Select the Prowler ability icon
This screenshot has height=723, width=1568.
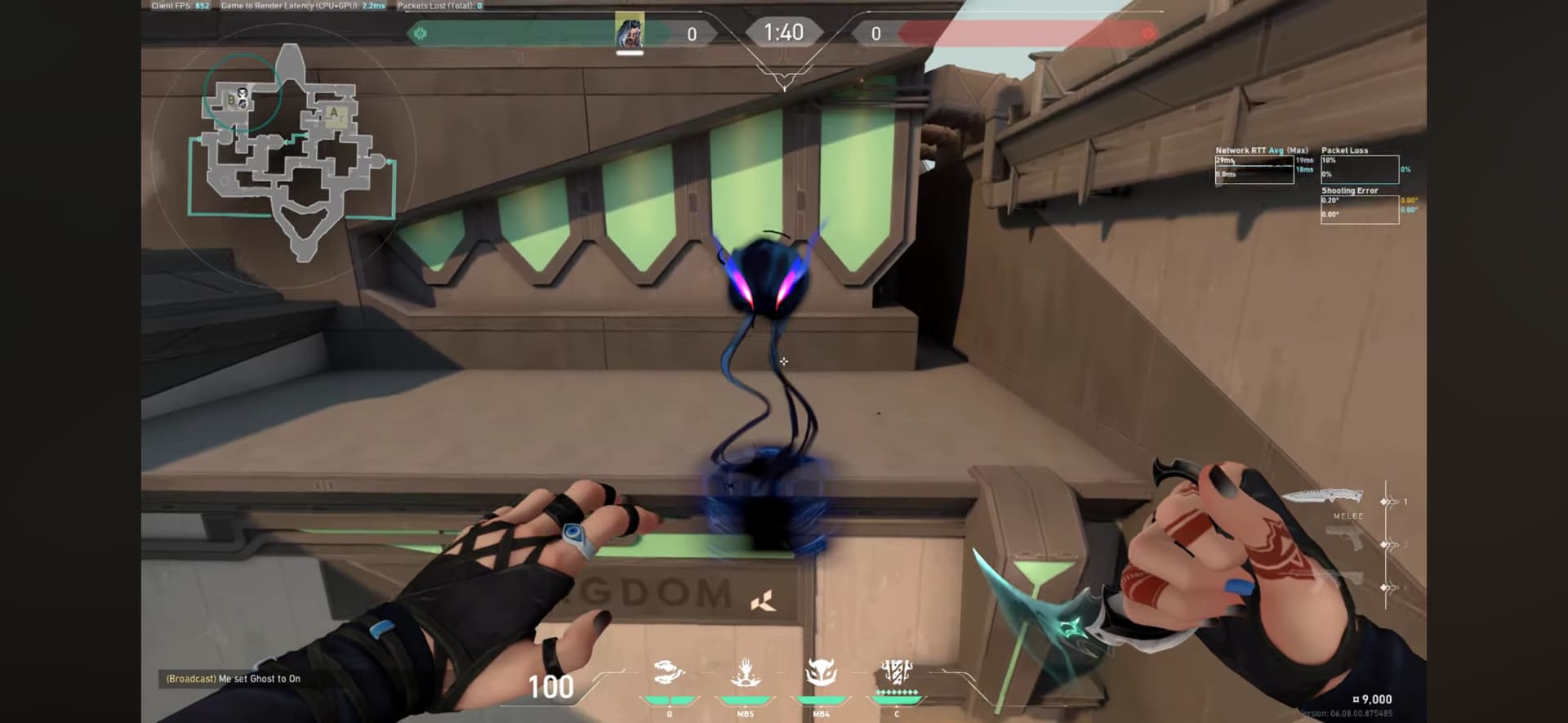(x=821, y=674)
